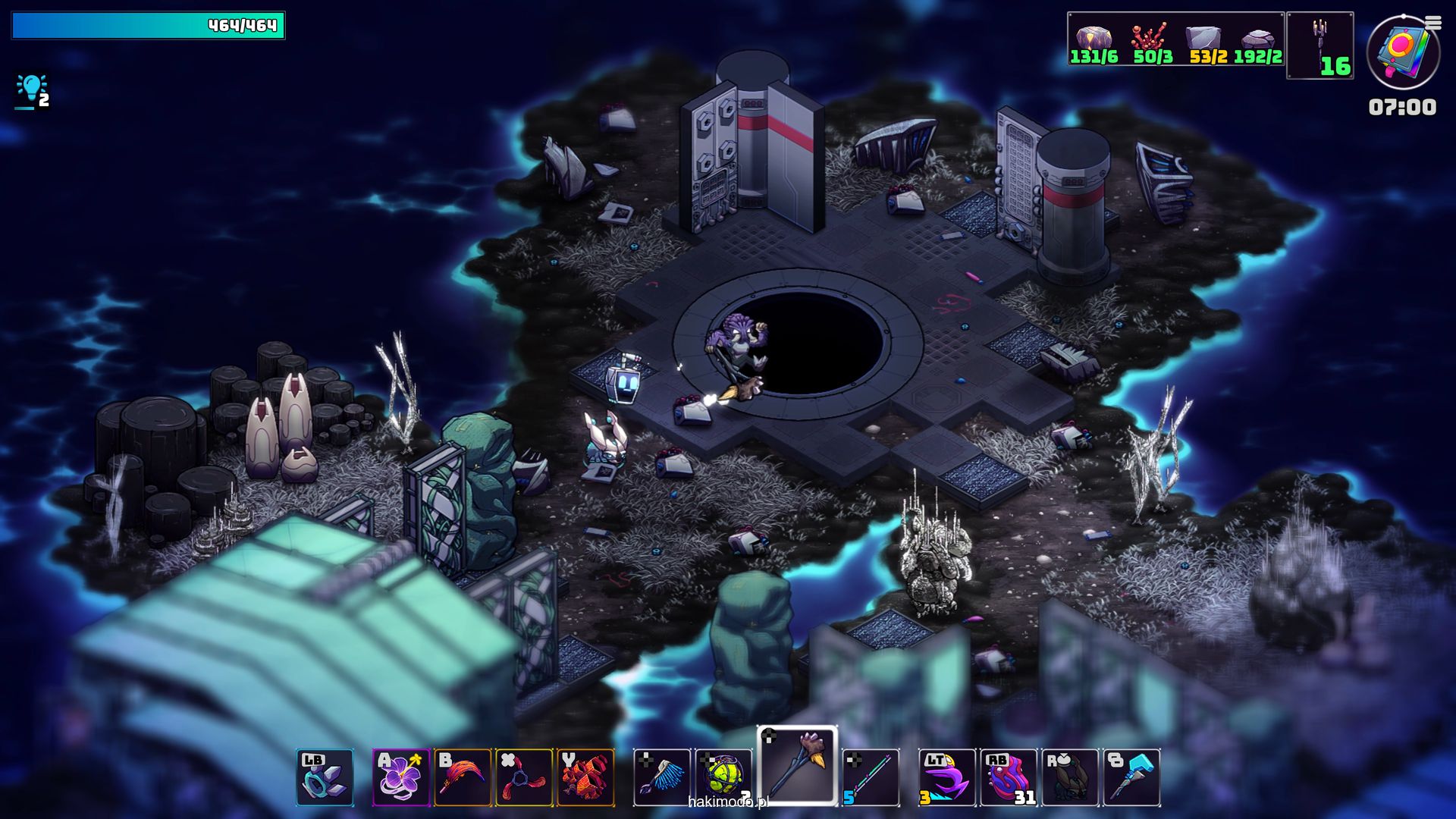Select the grey crystal ring gadget slot

325,777
